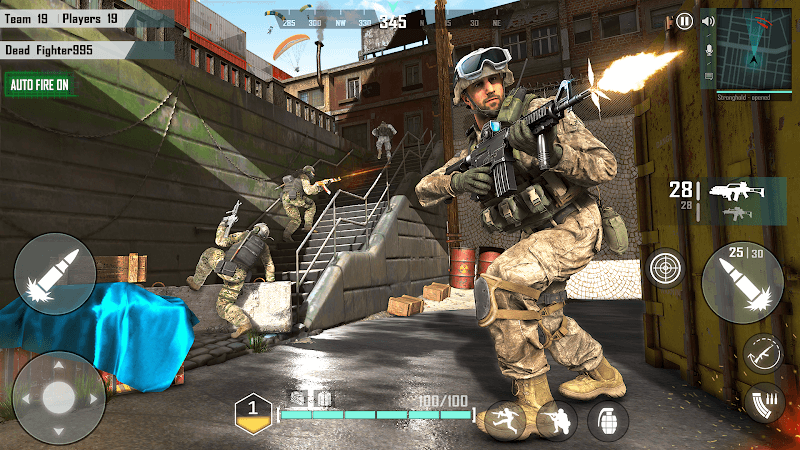Select the primary assault rifle weapon
Viewport: 800px width, 450px height.
(736, 190)
